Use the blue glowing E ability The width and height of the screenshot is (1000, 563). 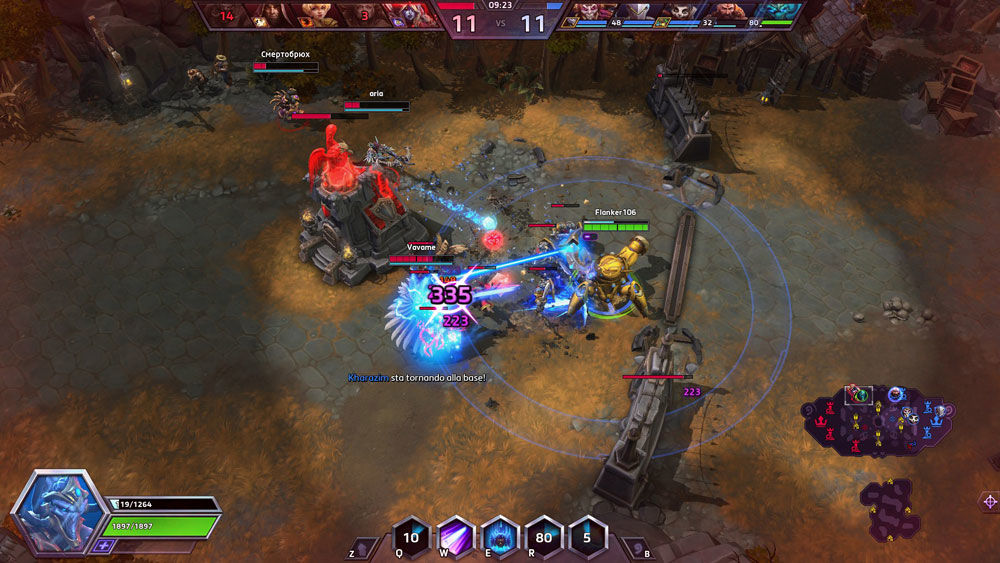coord(499,536)
